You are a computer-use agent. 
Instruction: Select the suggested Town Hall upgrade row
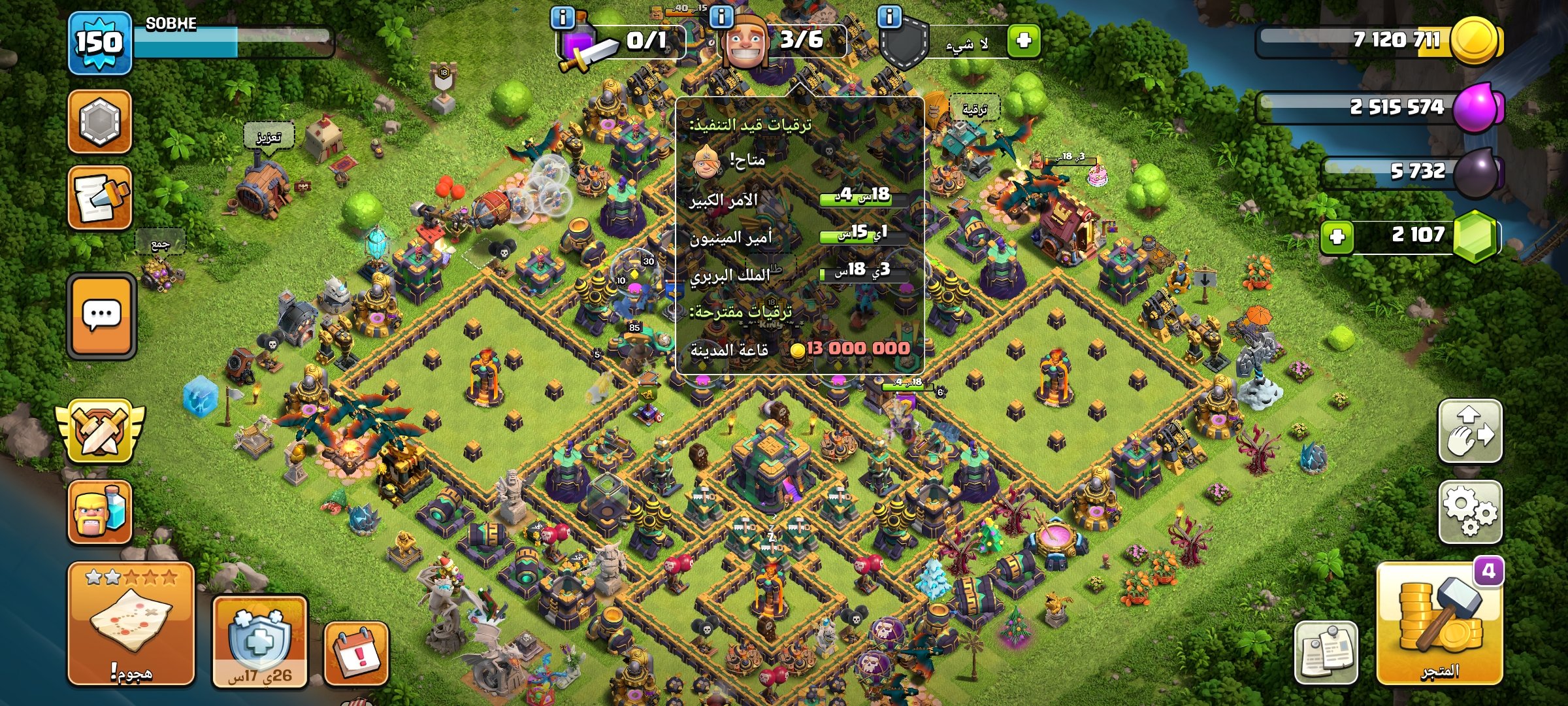(x=800, y=349)
